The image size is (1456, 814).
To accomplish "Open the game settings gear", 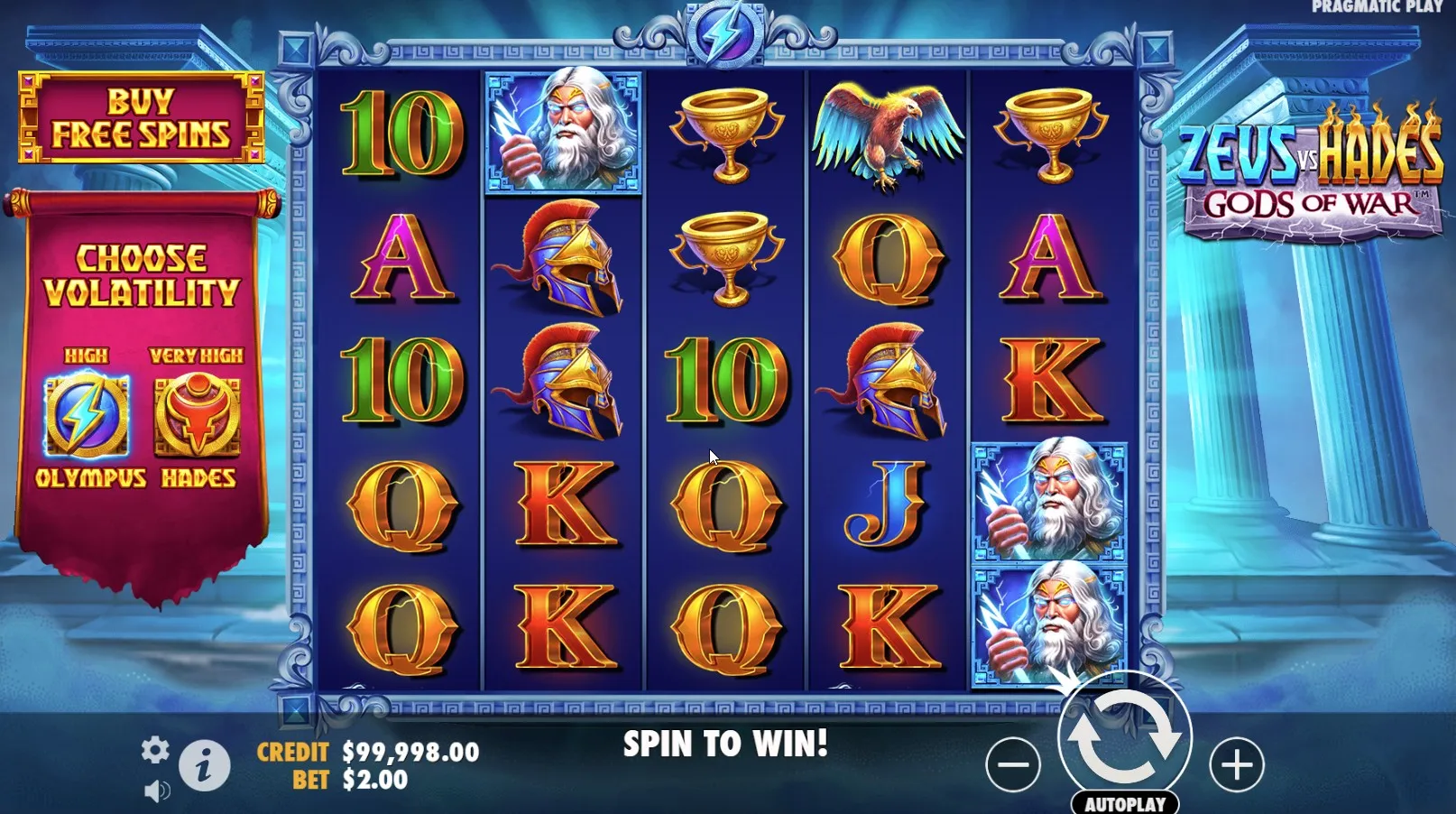I will (157, 750).
